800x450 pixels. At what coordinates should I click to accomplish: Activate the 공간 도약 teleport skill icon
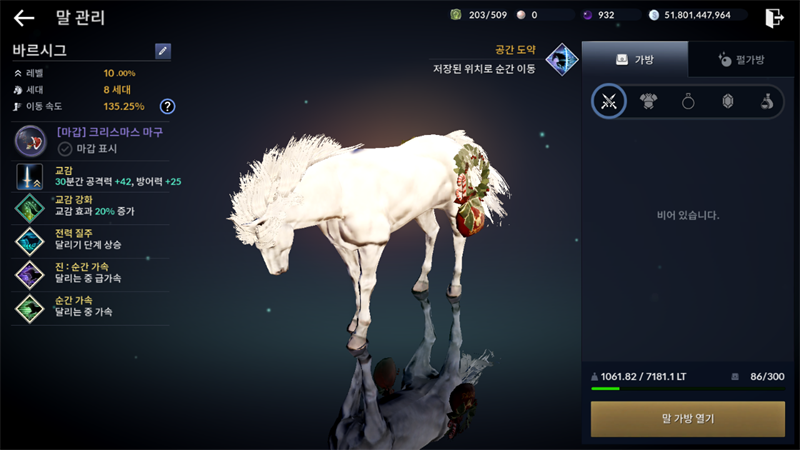pyautogui.click(x=562, y=59)
